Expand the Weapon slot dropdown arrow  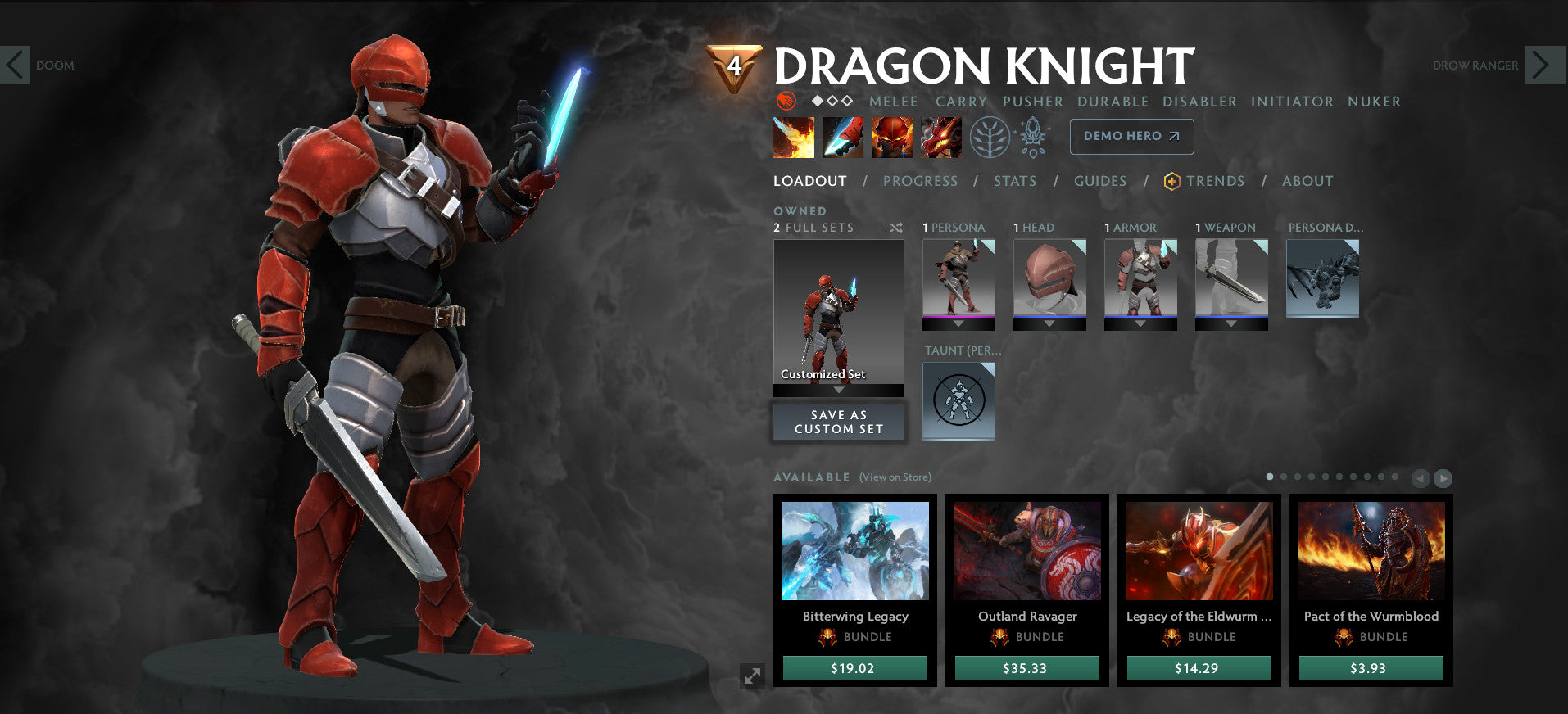1231,323
